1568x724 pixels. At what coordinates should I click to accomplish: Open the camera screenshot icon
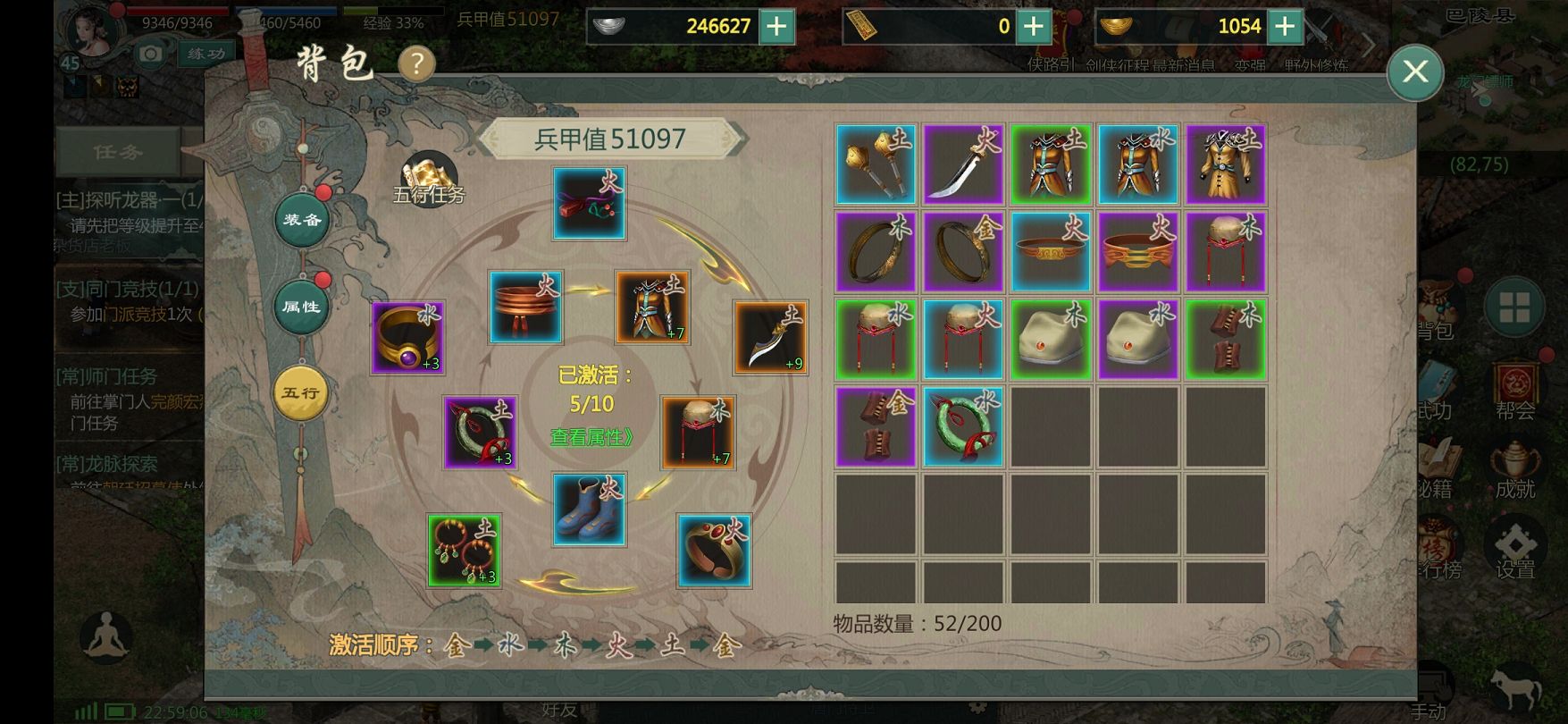click(151, 55)
